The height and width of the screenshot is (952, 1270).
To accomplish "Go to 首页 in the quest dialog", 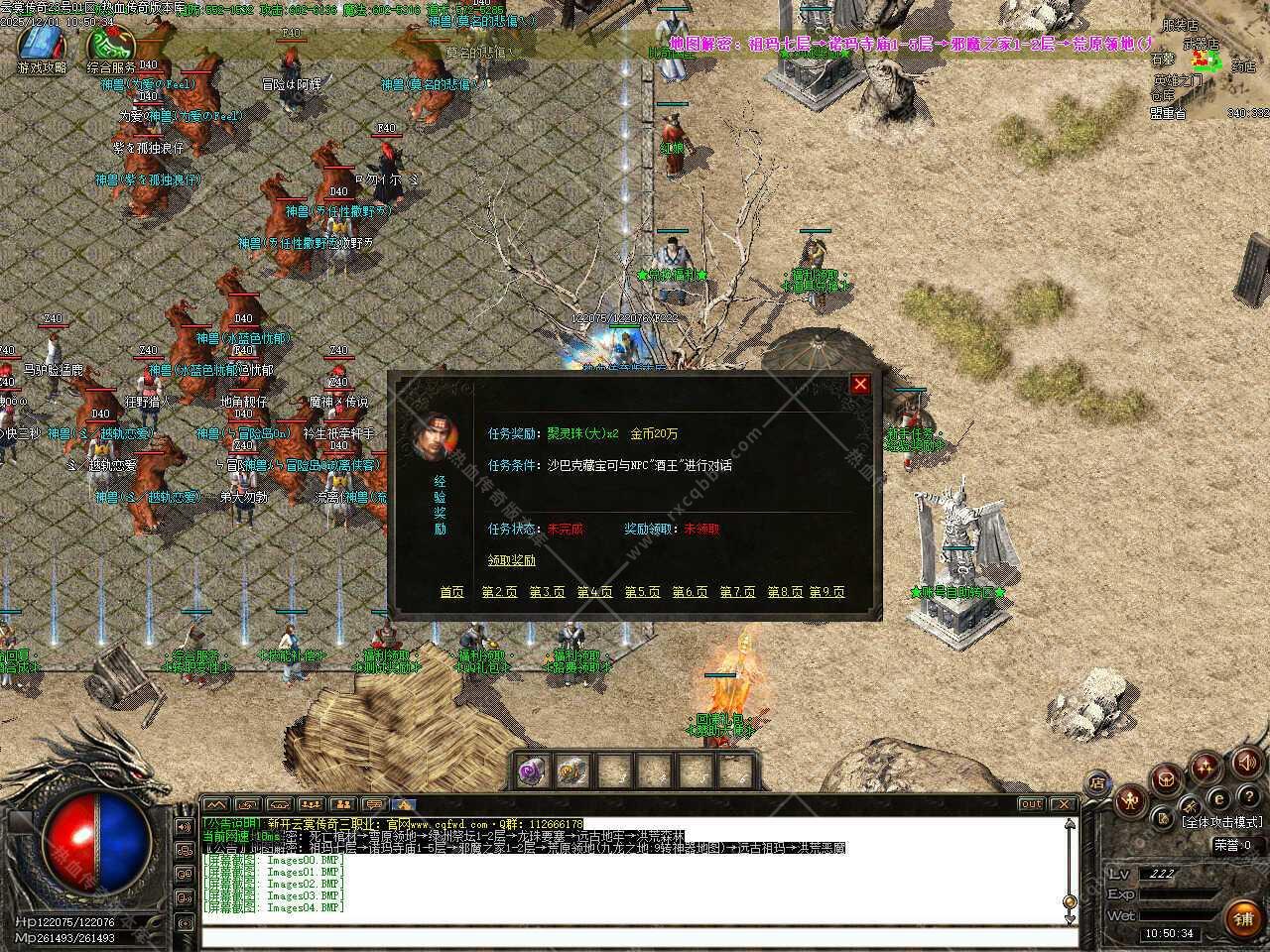I will [451, 592].
